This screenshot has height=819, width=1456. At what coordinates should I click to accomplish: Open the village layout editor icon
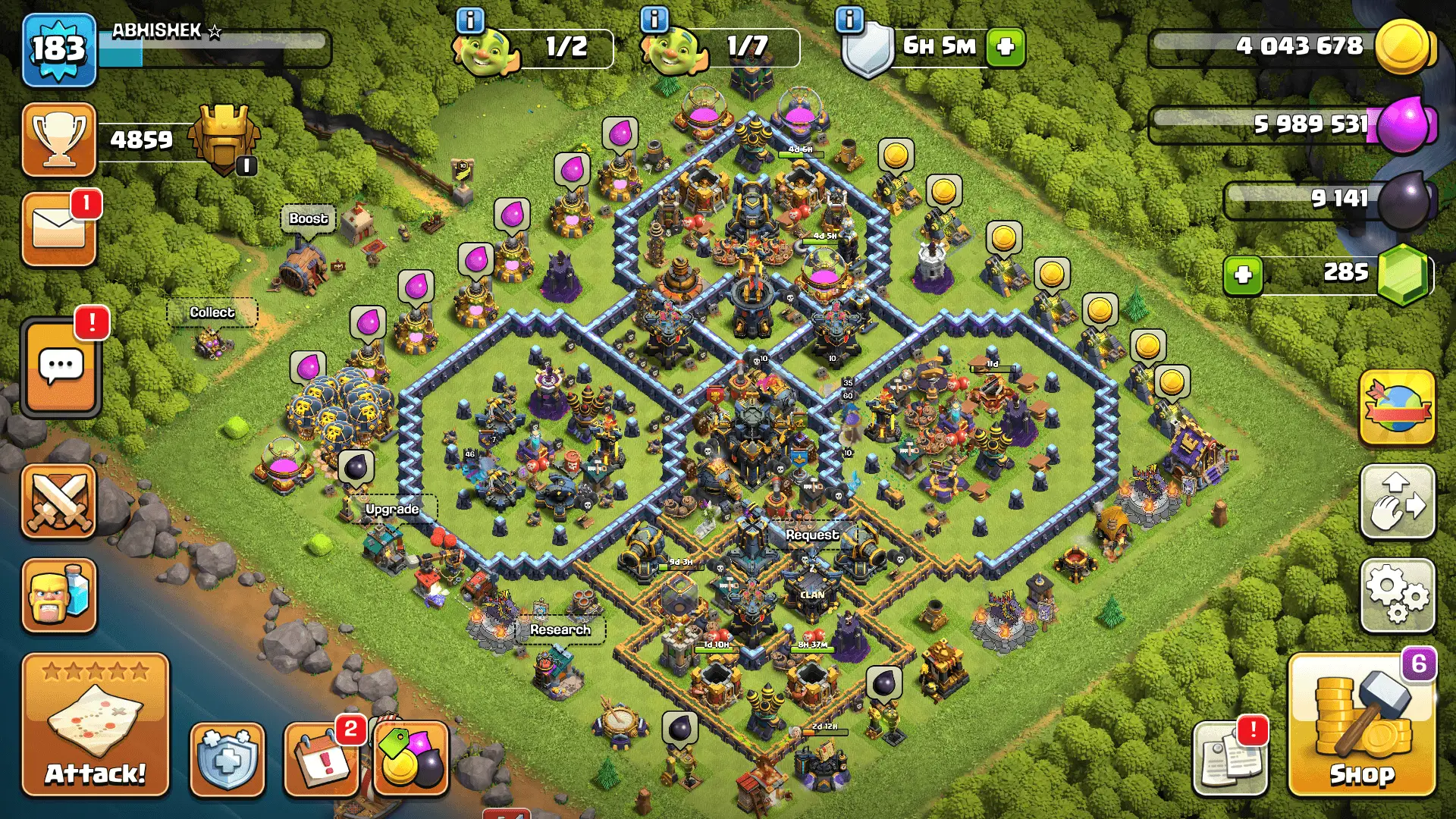1398,502
